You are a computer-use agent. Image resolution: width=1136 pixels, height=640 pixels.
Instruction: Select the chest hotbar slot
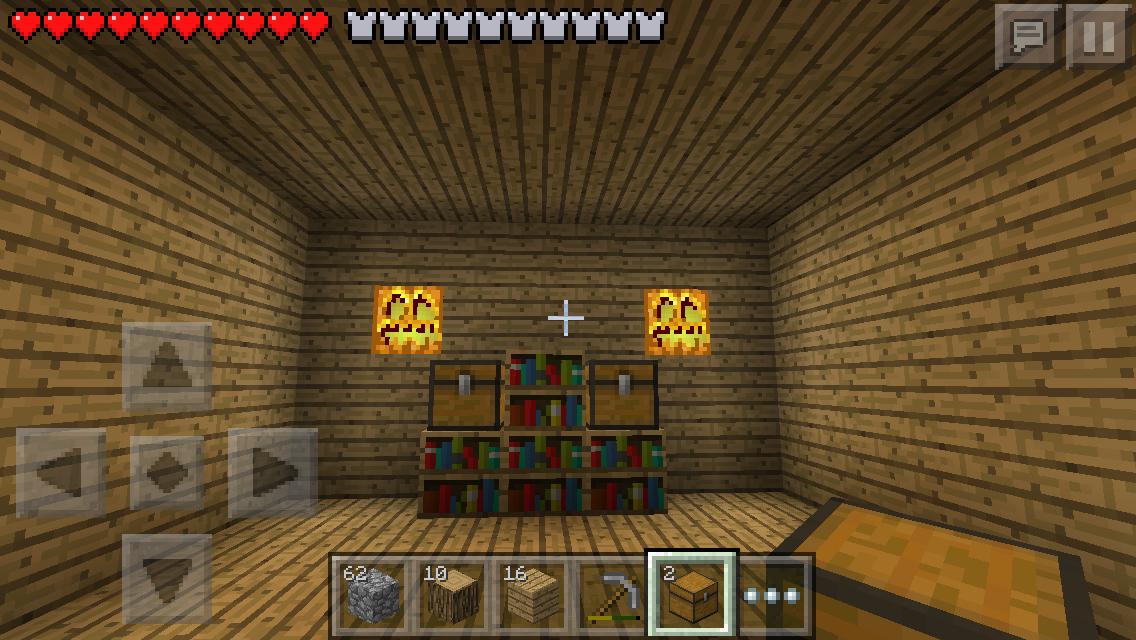(x=692, y=595)
